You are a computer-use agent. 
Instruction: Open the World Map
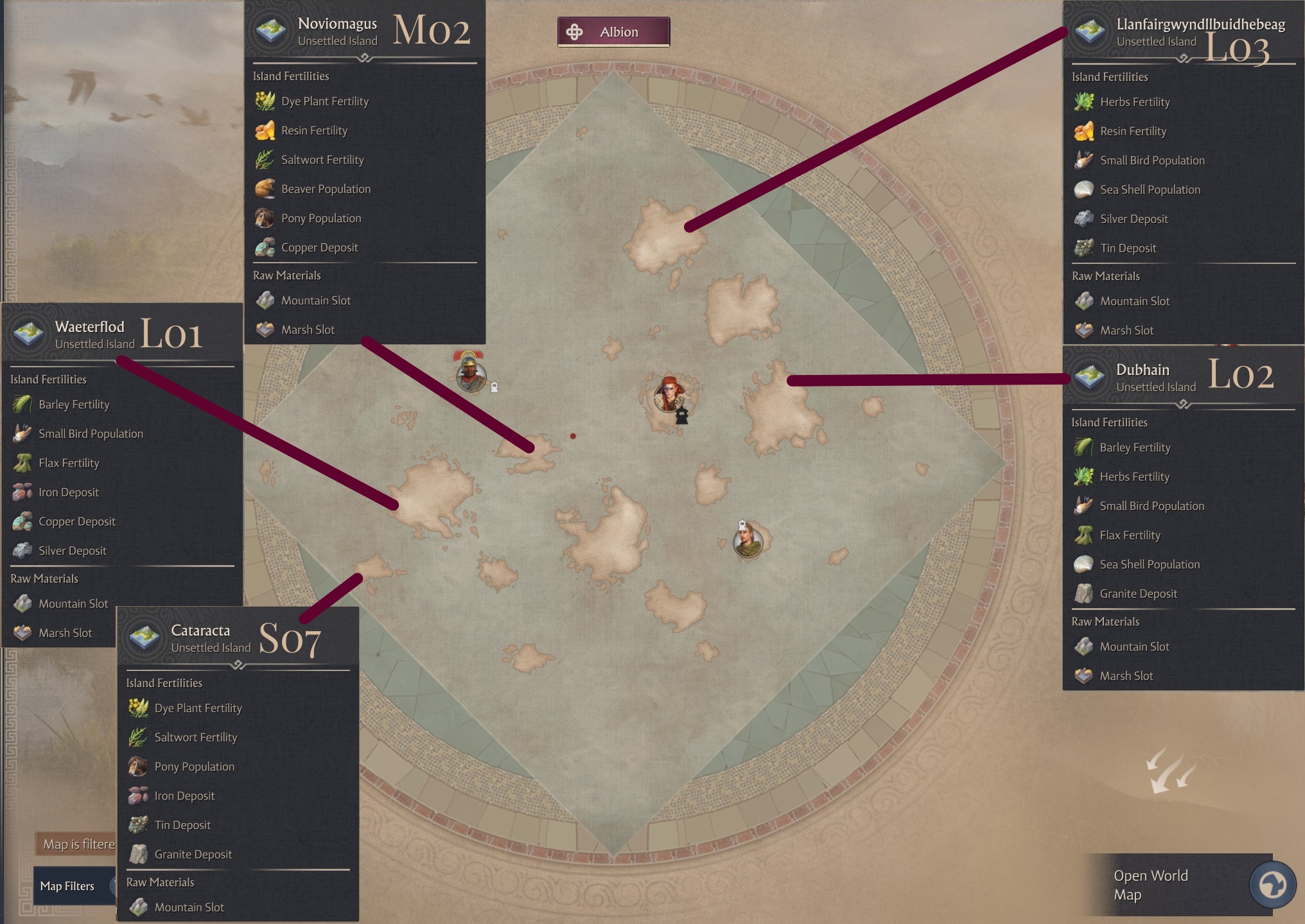[x=1150, y=885]
